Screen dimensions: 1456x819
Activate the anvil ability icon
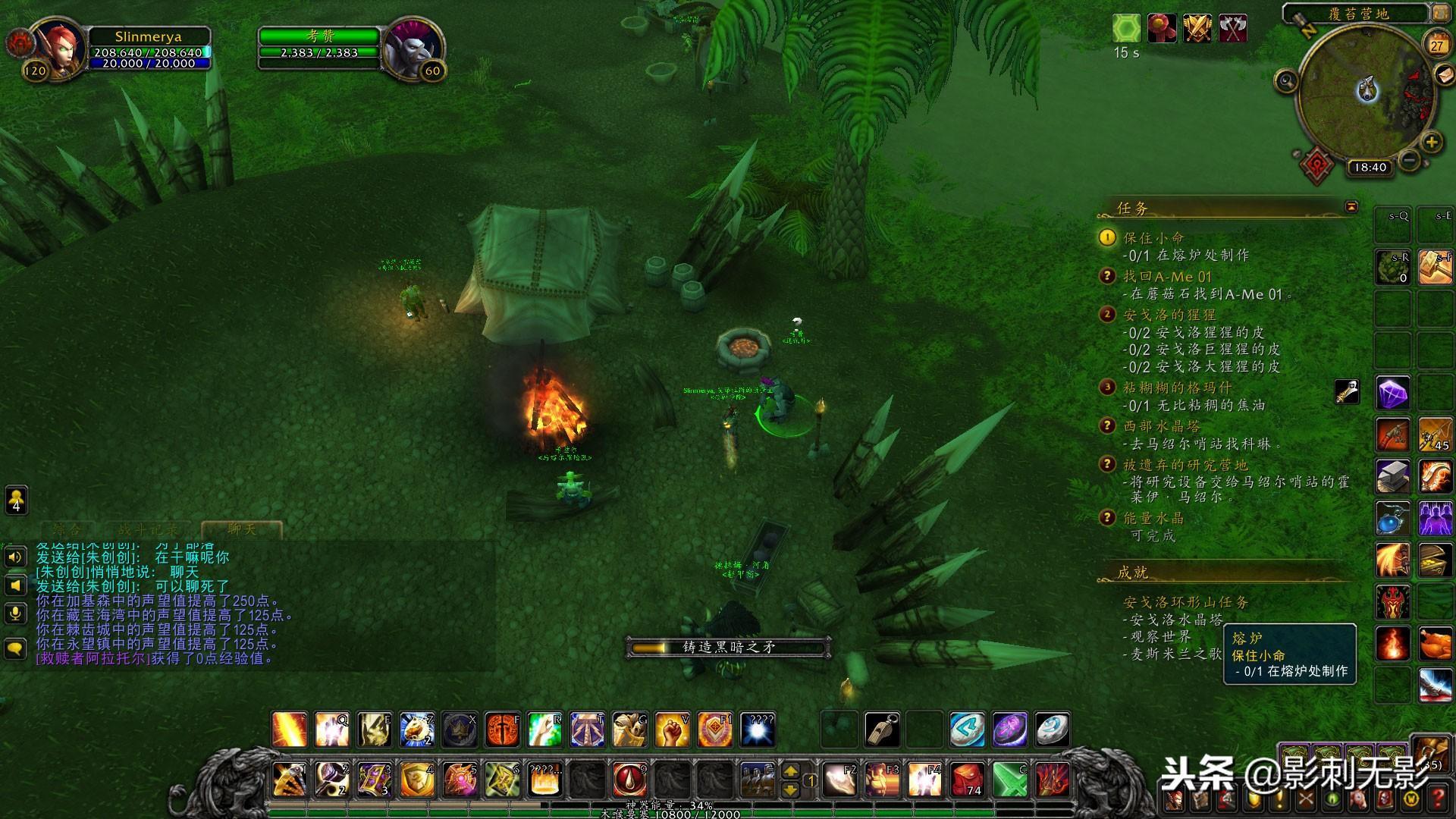click(1393, 477)
